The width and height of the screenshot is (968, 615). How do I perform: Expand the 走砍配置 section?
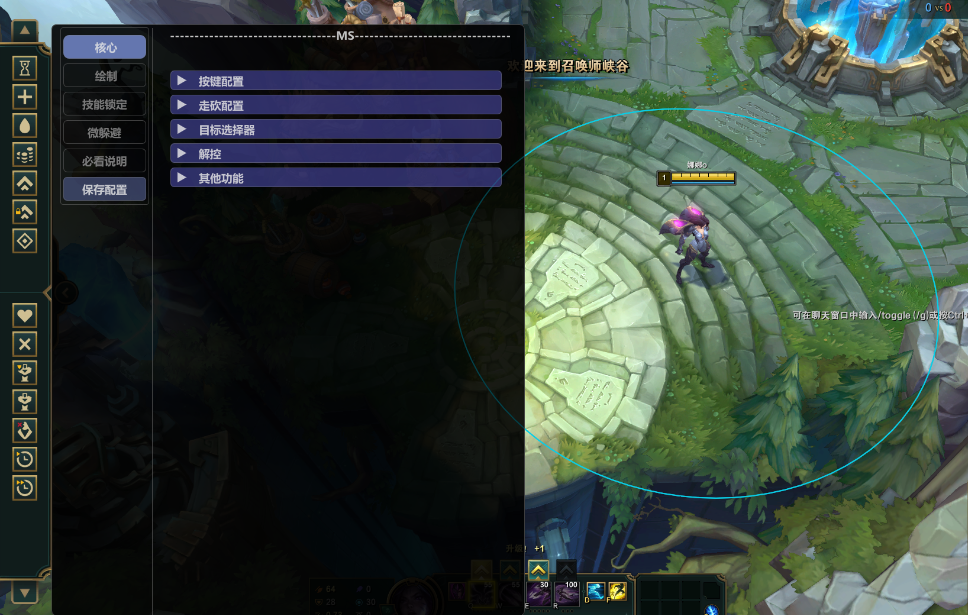pos(336,105)
